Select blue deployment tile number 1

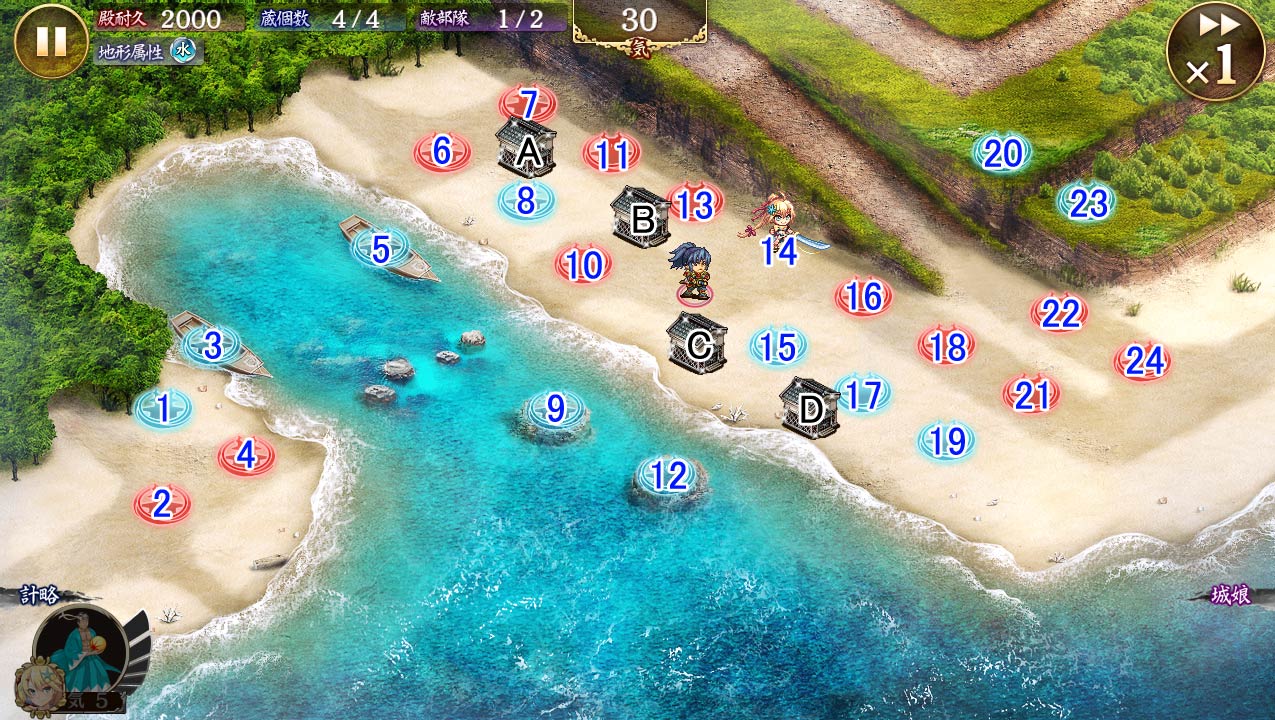pyautogui.click(x=162, y=408)
